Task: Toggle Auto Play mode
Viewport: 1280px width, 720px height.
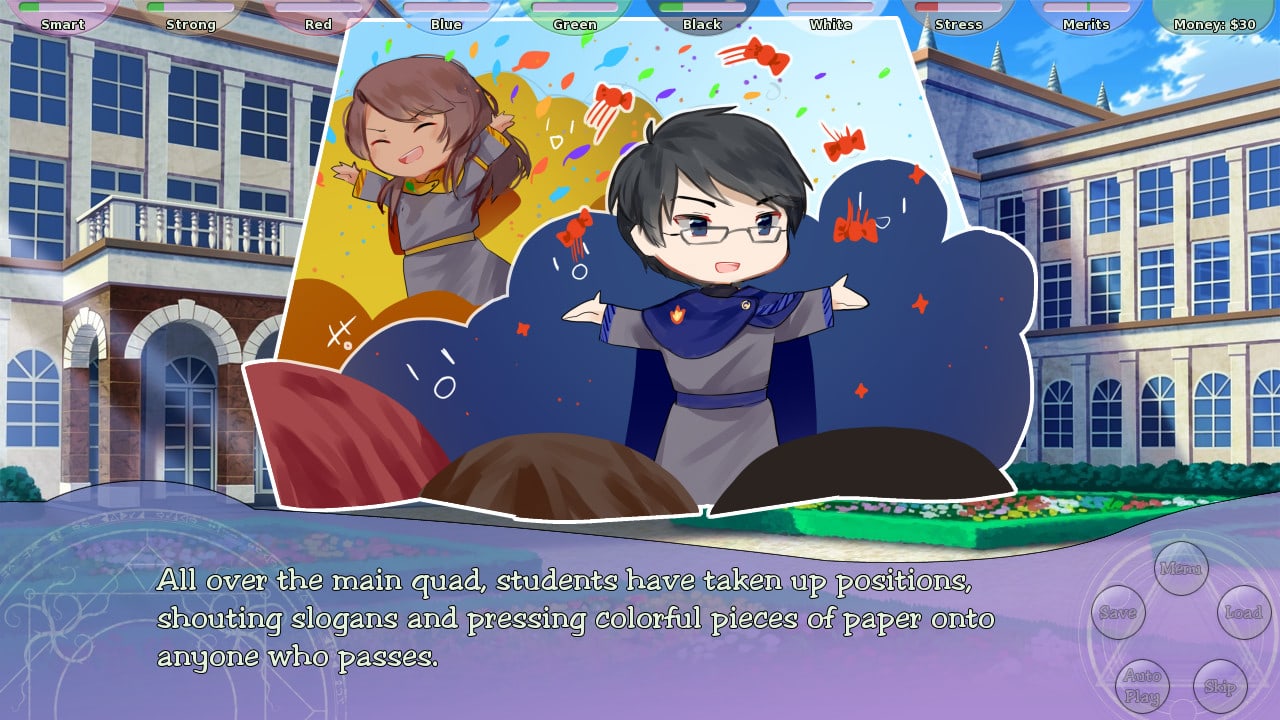Action: click(x=1142, y=686)
